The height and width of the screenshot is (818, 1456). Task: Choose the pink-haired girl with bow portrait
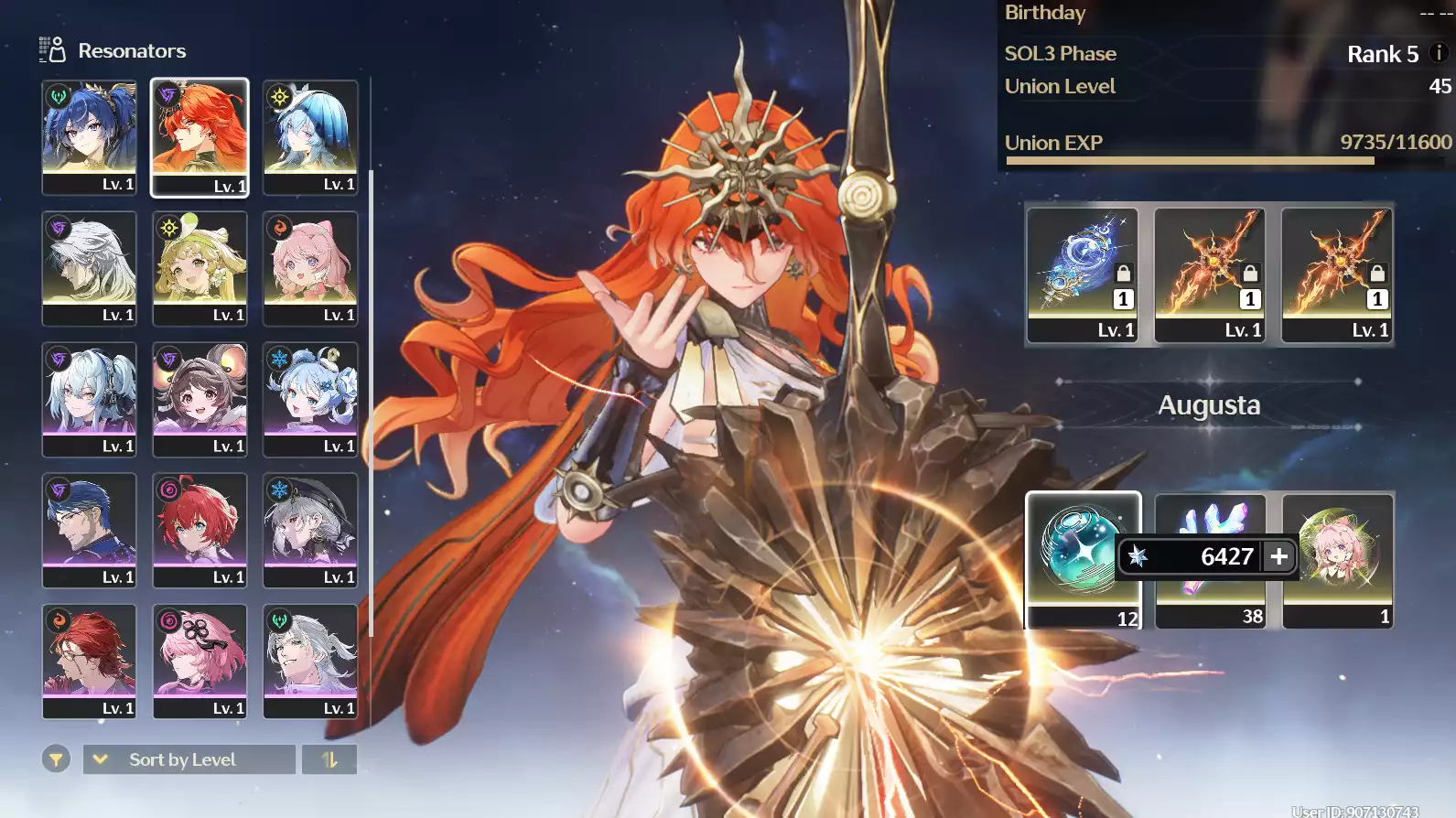310,267
